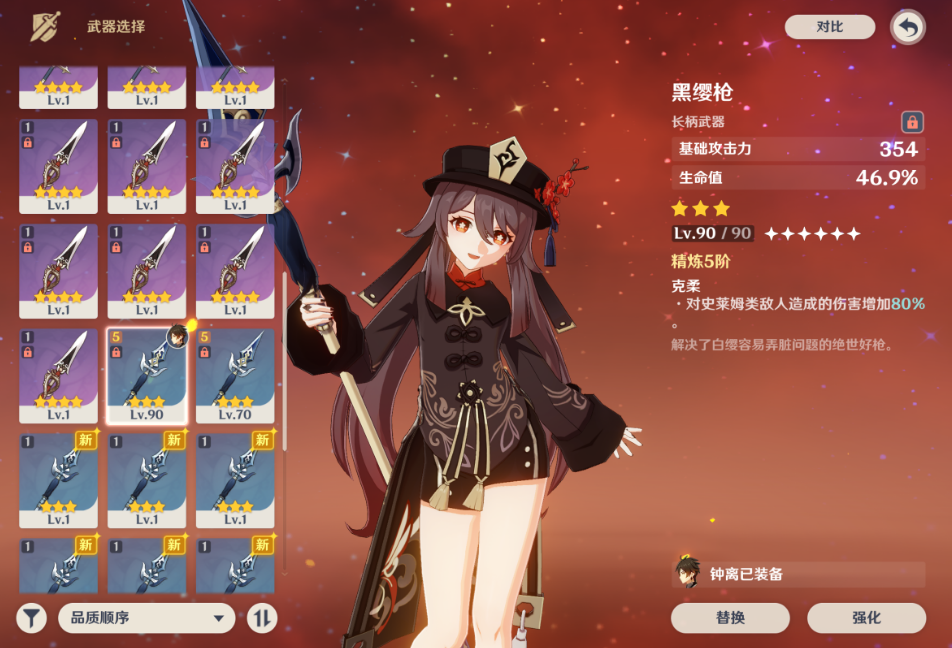
Task: Click the 替换 replace button
Action: [730, 618]
